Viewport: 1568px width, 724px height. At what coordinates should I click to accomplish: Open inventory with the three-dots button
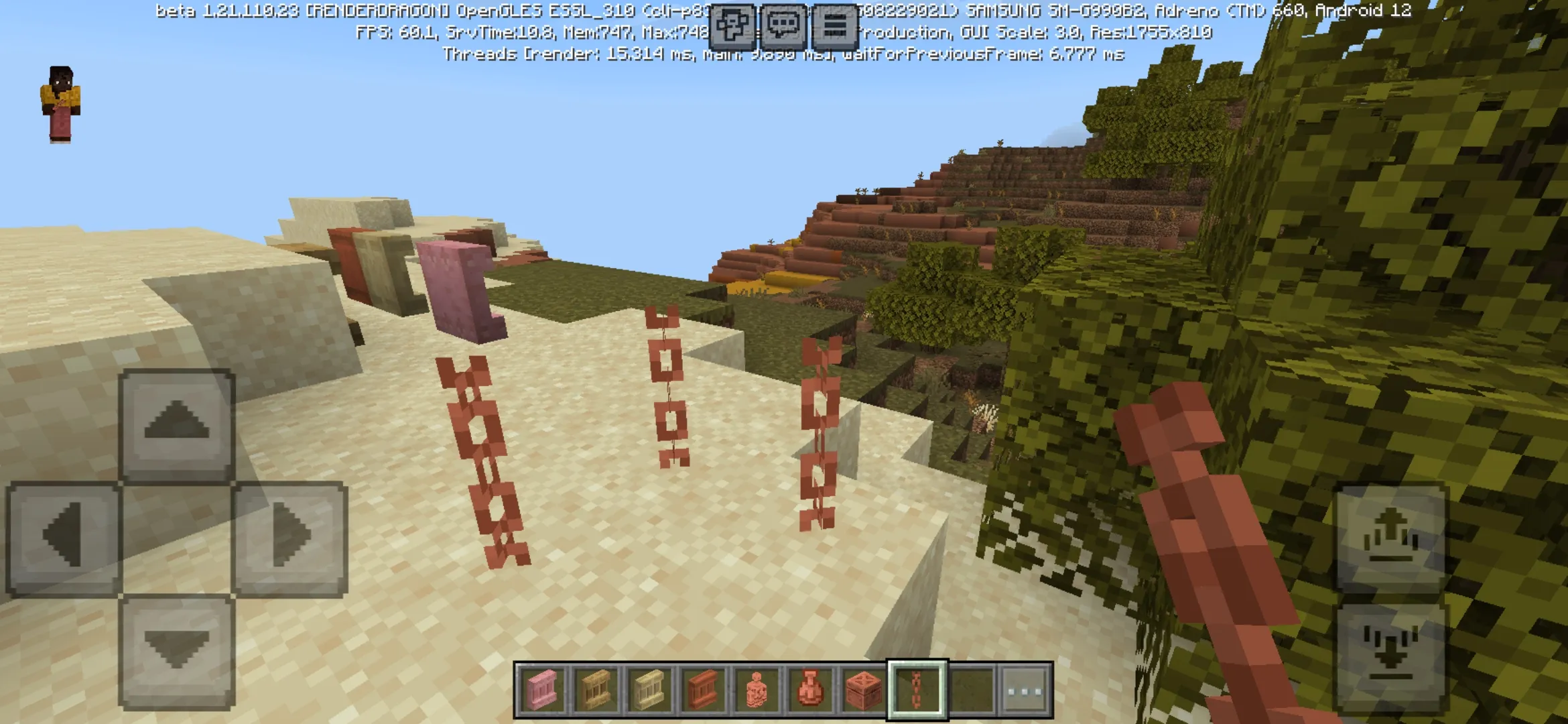[1025, 690]
